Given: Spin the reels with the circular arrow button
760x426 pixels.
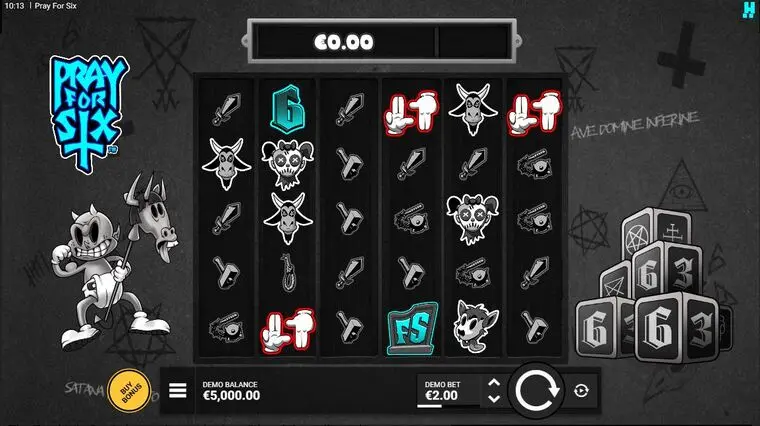Looking at the screenshot, I should click(536, 390).
